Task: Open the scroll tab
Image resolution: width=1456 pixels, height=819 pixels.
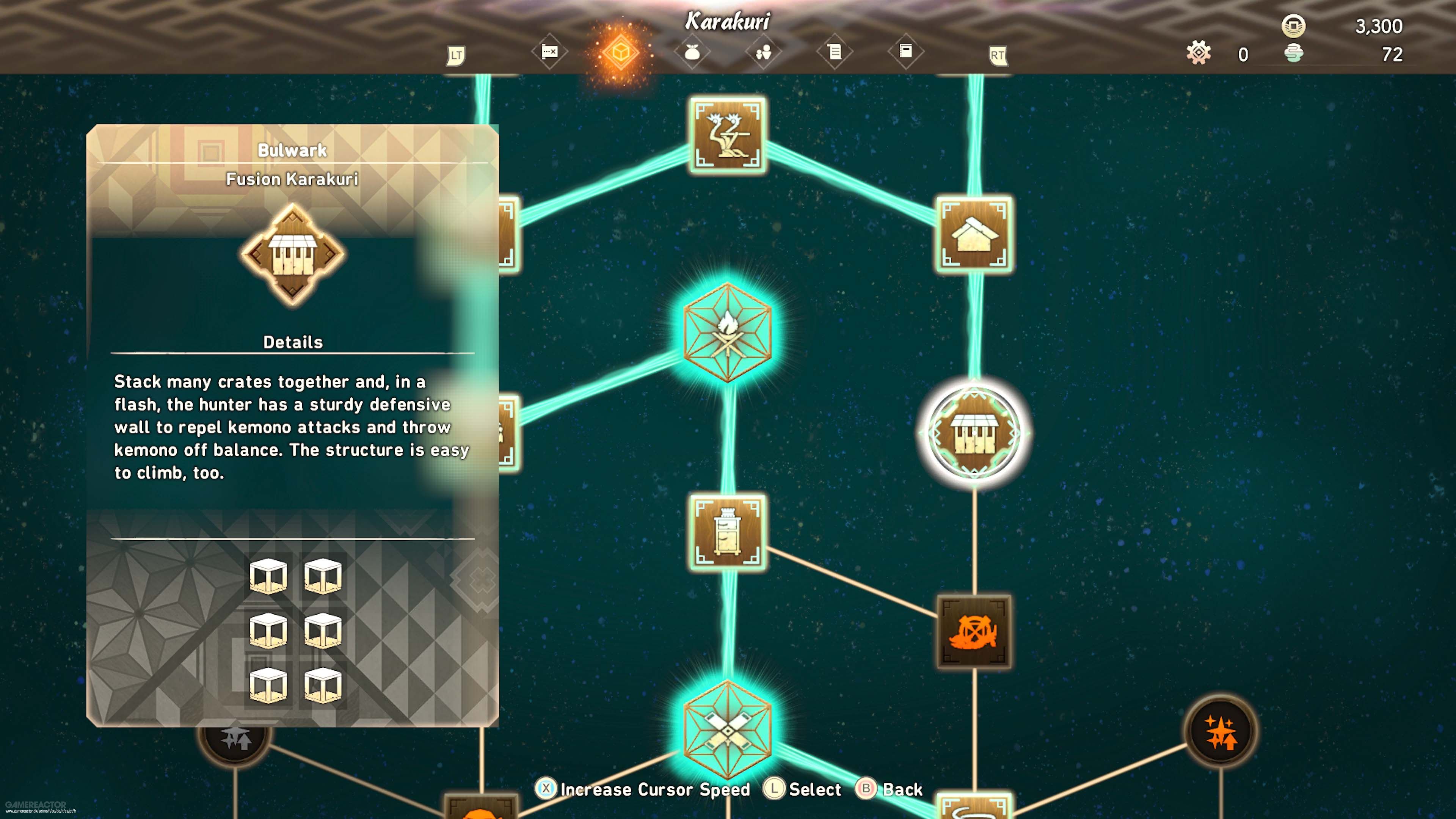Action: [x=834, y=53]
